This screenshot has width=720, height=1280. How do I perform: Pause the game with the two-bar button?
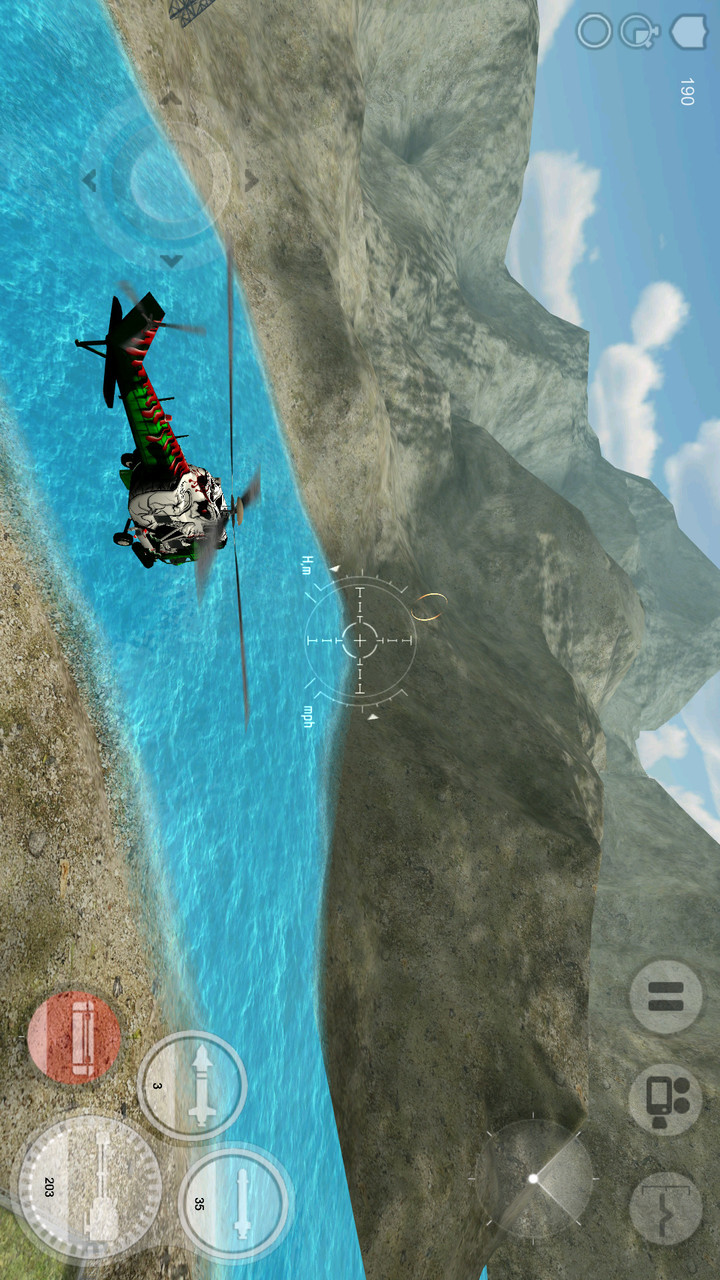(665, 997)
